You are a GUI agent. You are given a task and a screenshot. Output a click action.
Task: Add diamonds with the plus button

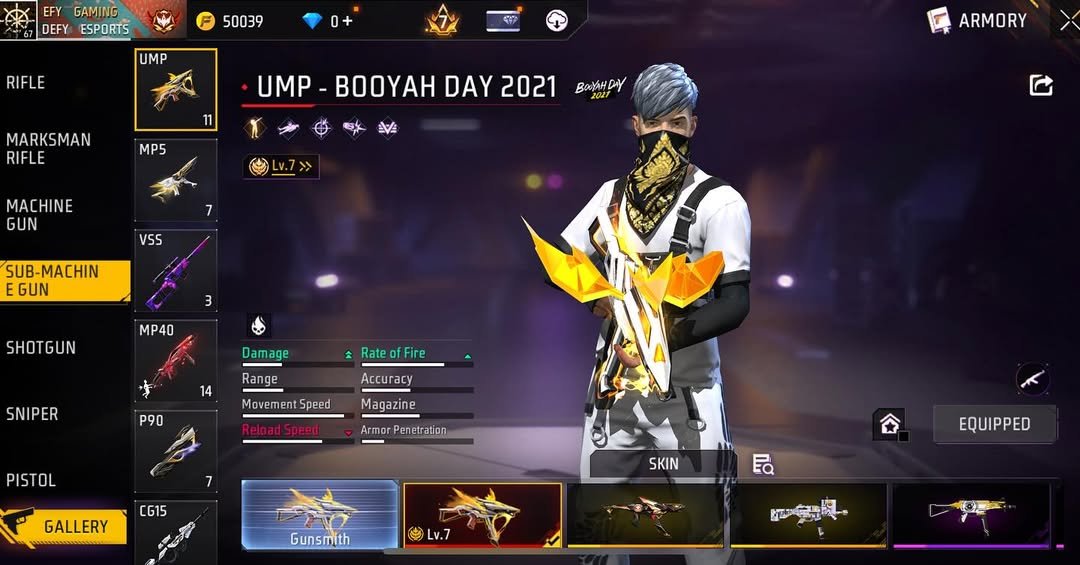pyautogui.click(x=348, y=21)
